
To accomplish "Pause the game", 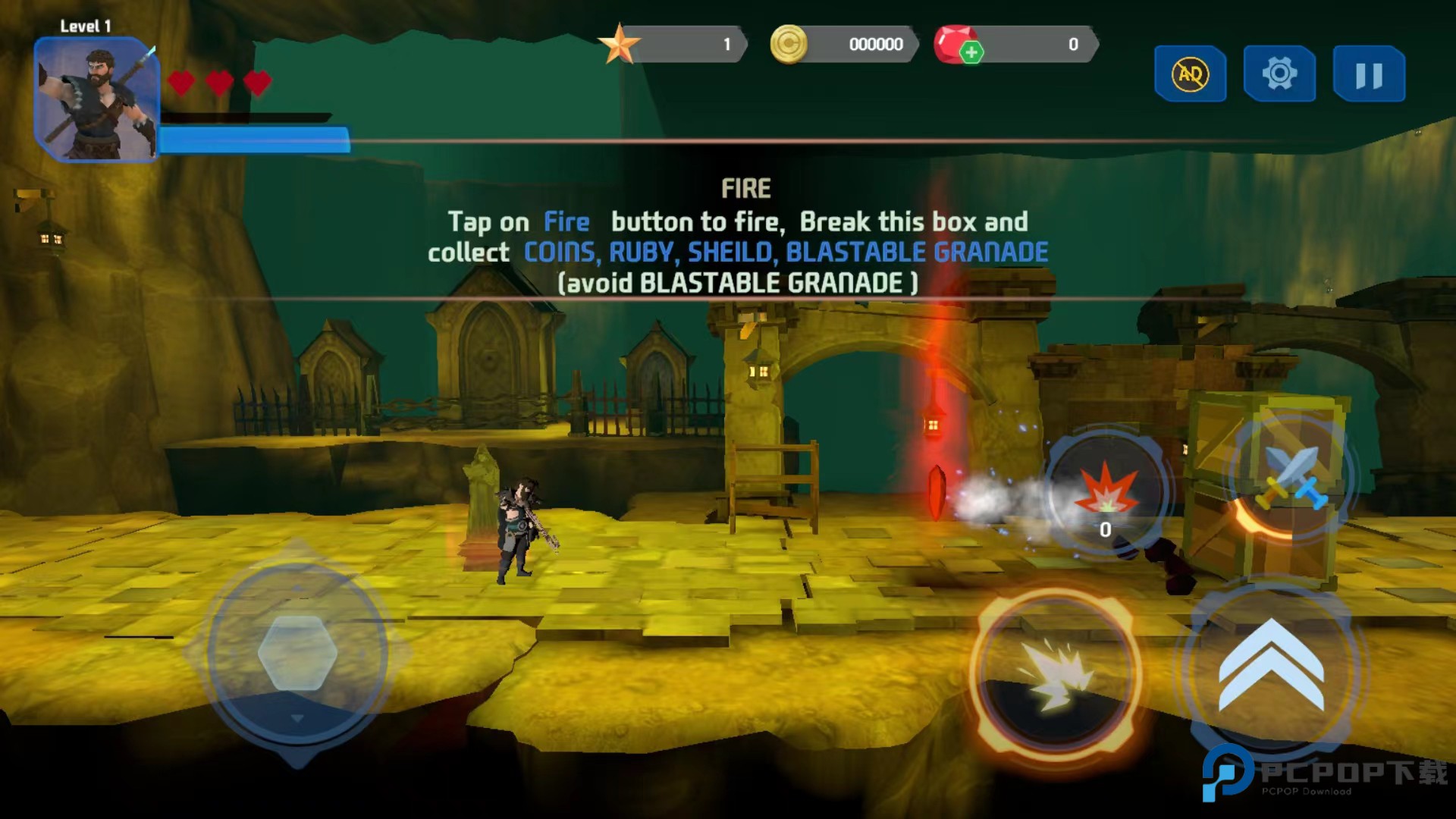I will tap(1369, 74).
